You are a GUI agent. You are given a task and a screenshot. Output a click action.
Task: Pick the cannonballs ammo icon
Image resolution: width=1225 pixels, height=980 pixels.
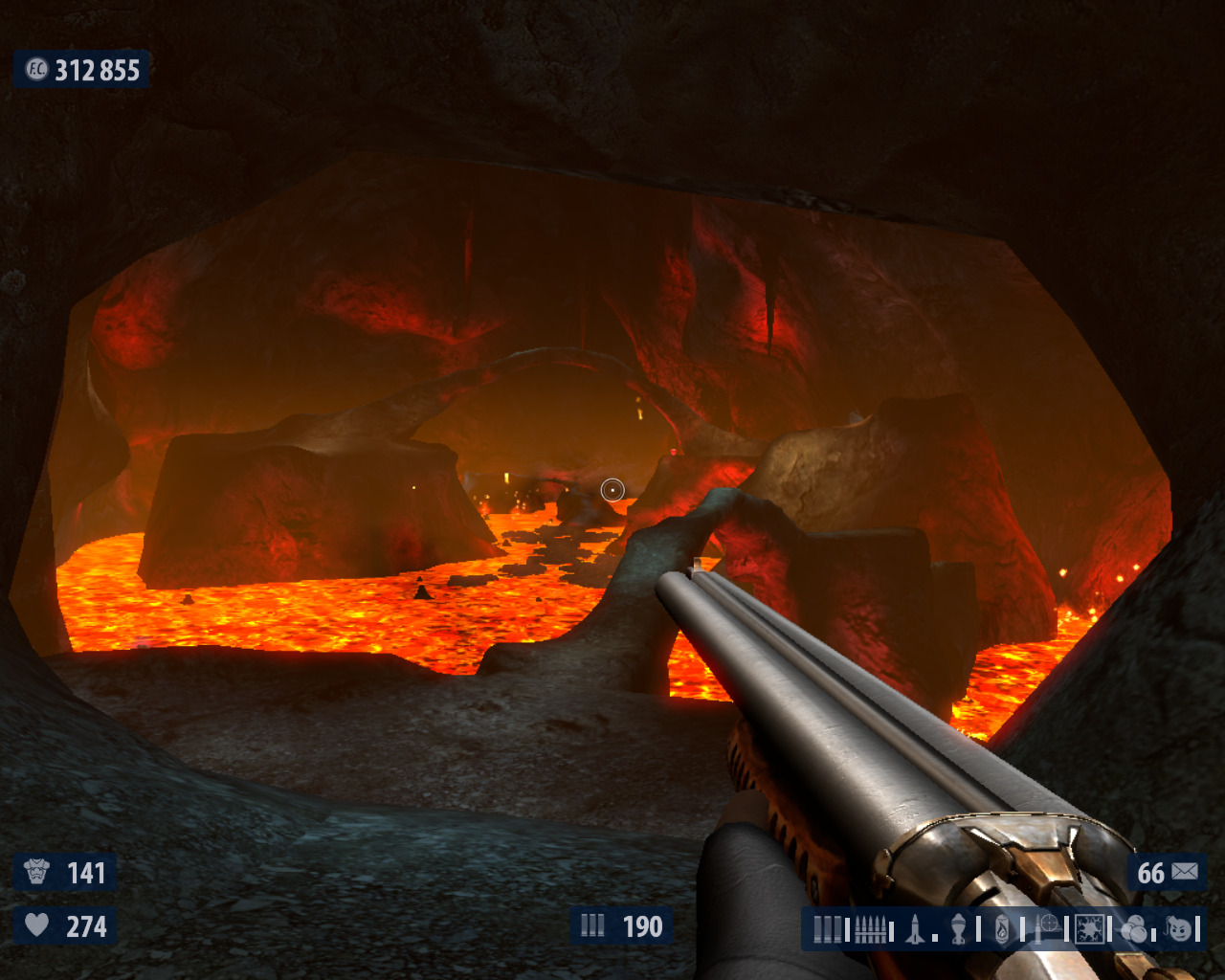click(1134, 929)
